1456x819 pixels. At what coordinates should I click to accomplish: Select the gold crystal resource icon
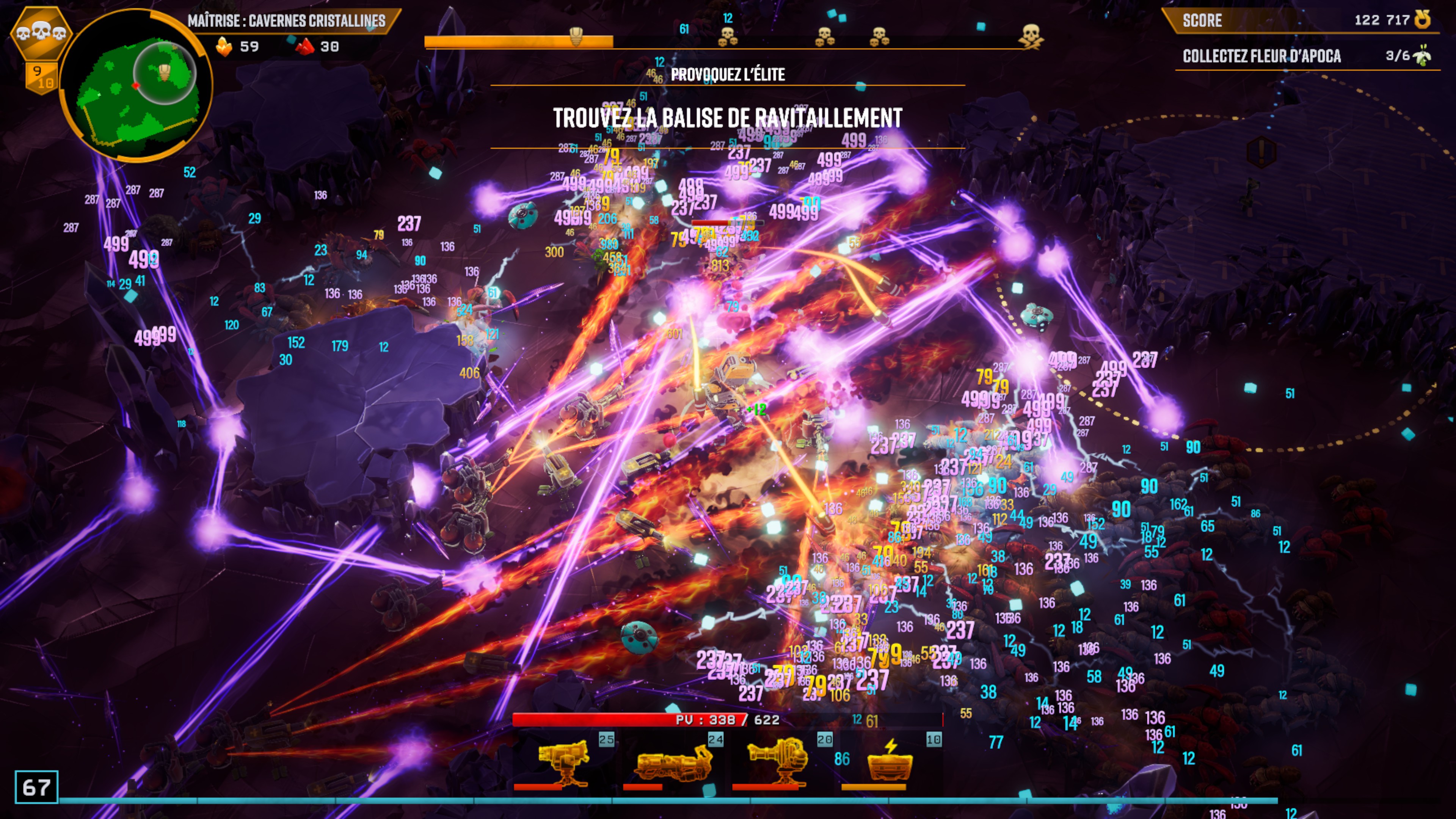pyautogui.click(x=224, y=47)
